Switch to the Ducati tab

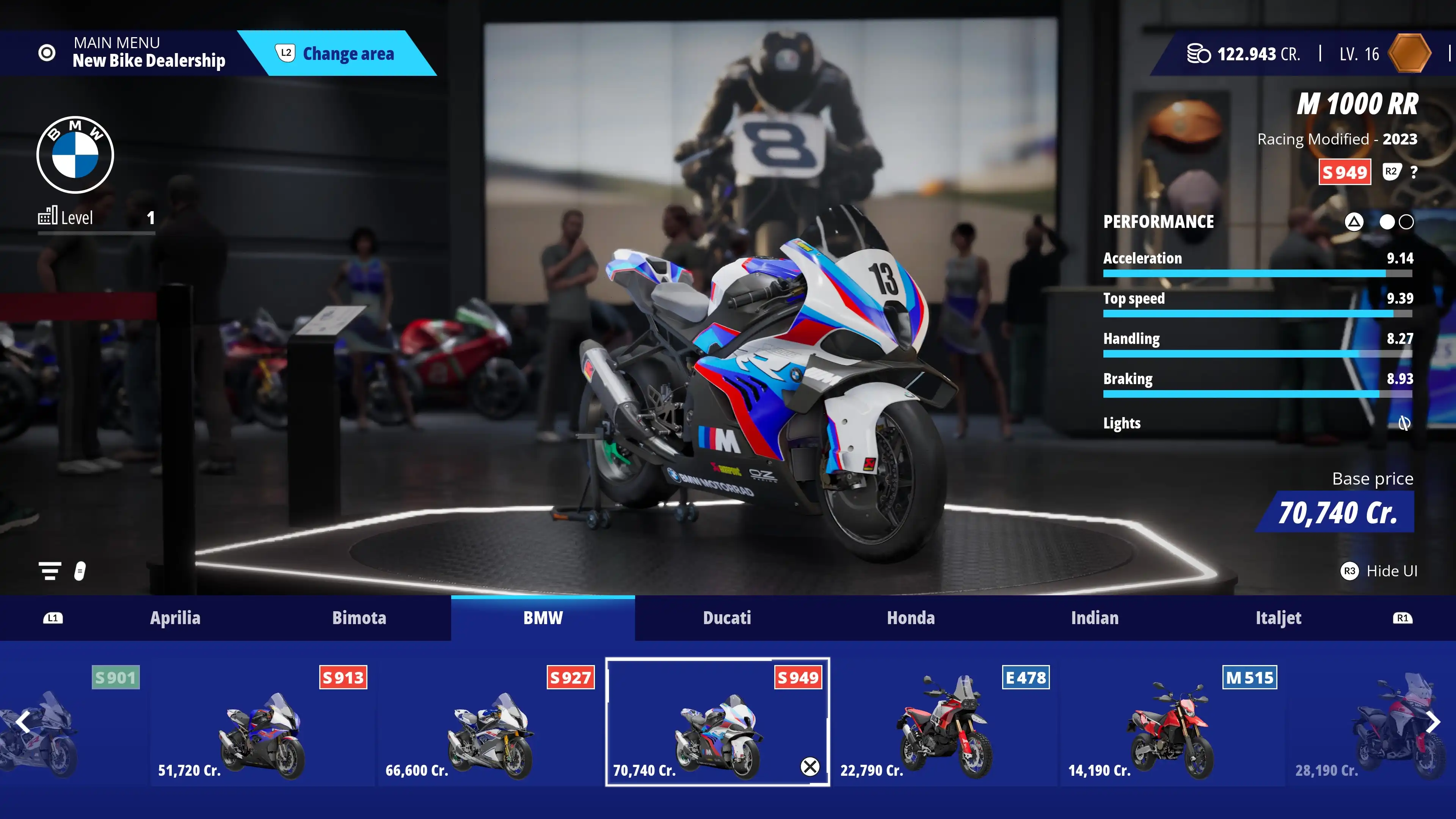tap(727, 618)
